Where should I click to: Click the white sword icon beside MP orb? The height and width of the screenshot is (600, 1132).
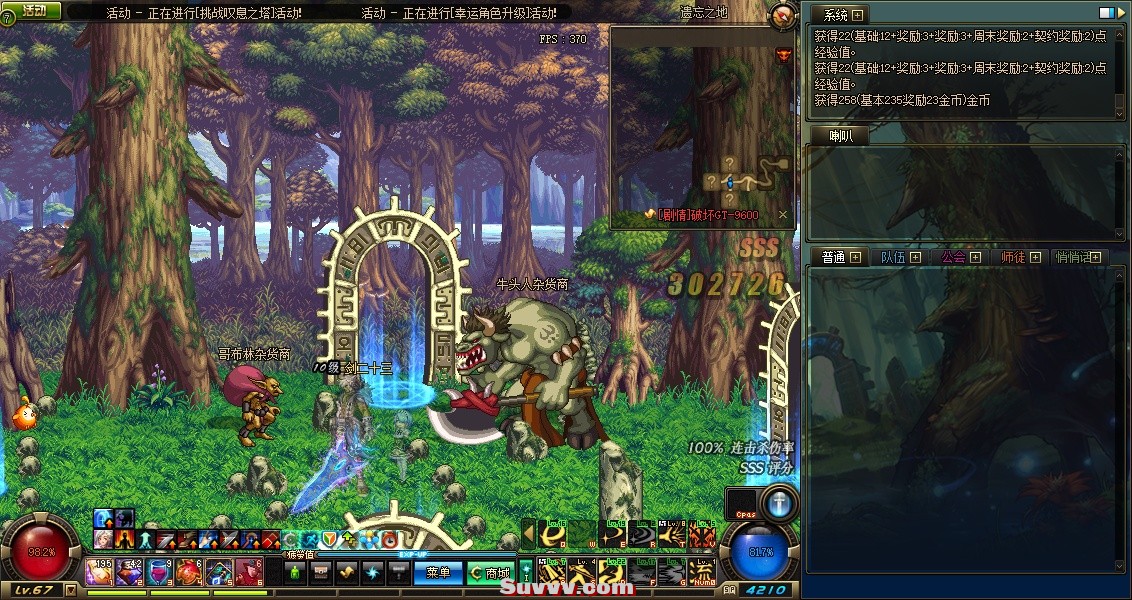pyautogui.click(x=778, y=502)
